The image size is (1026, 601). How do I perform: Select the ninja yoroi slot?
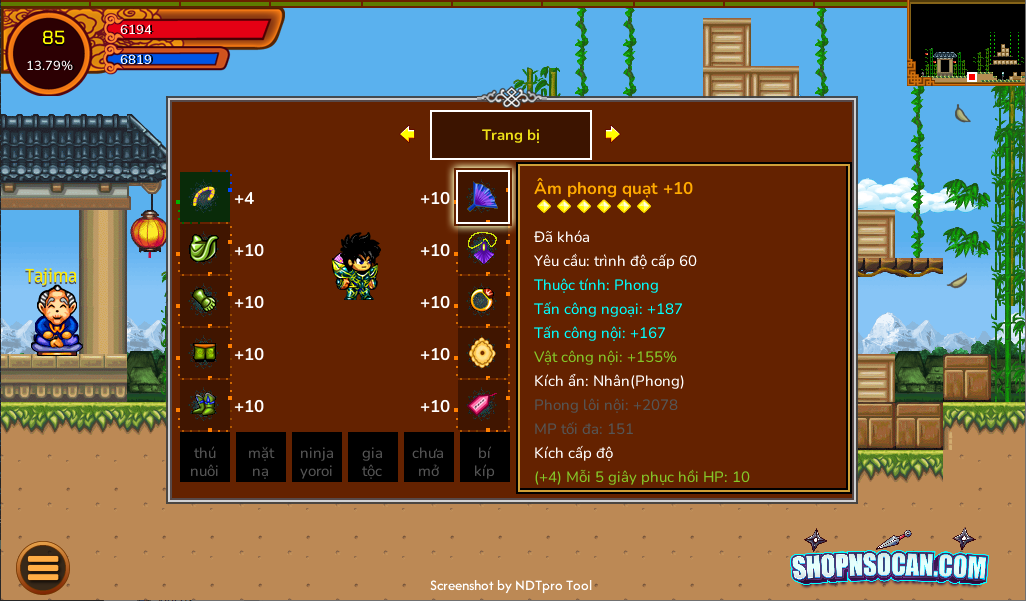317,457
